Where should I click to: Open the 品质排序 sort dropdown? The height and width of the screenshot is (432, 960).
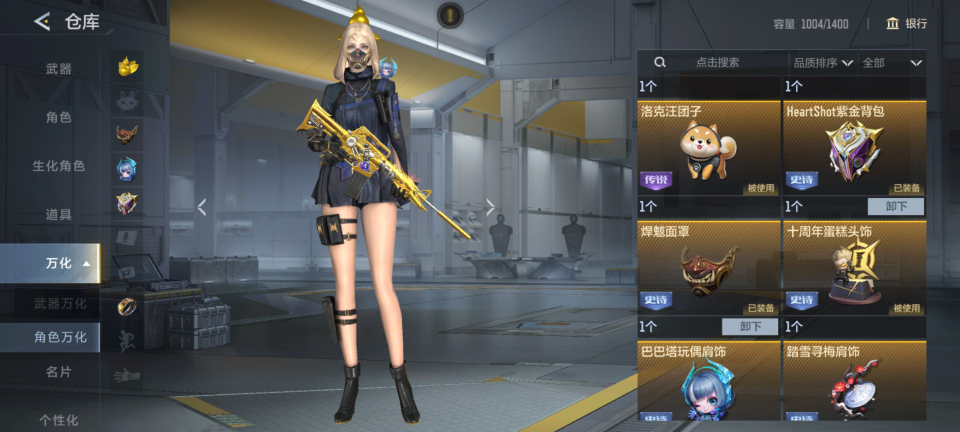point(823,62)
